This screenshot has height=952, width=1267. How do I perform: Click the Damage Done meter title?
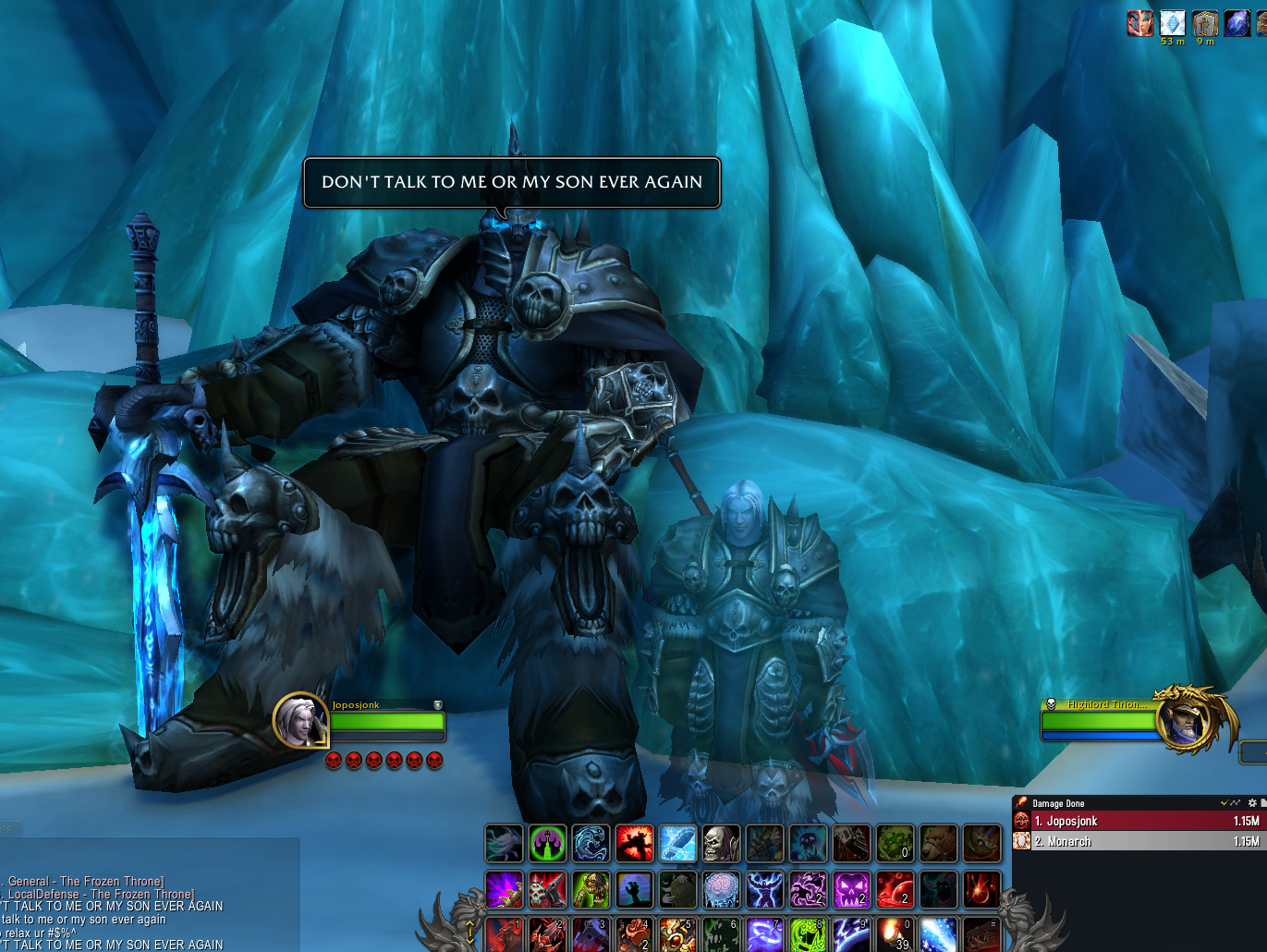click(x=1059, y=803)
